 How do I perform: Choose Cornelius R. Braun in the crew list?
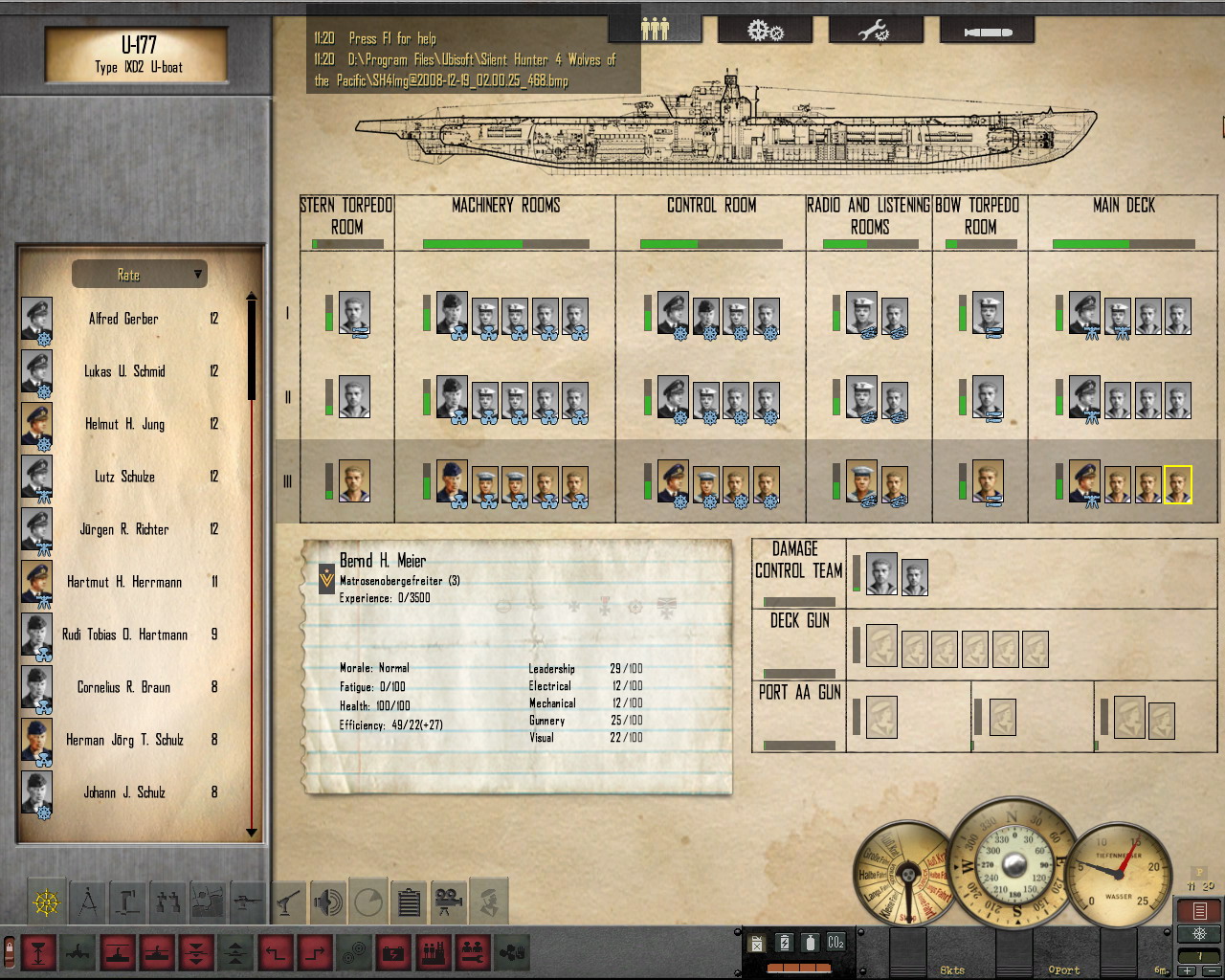click(x=123, y=687)
